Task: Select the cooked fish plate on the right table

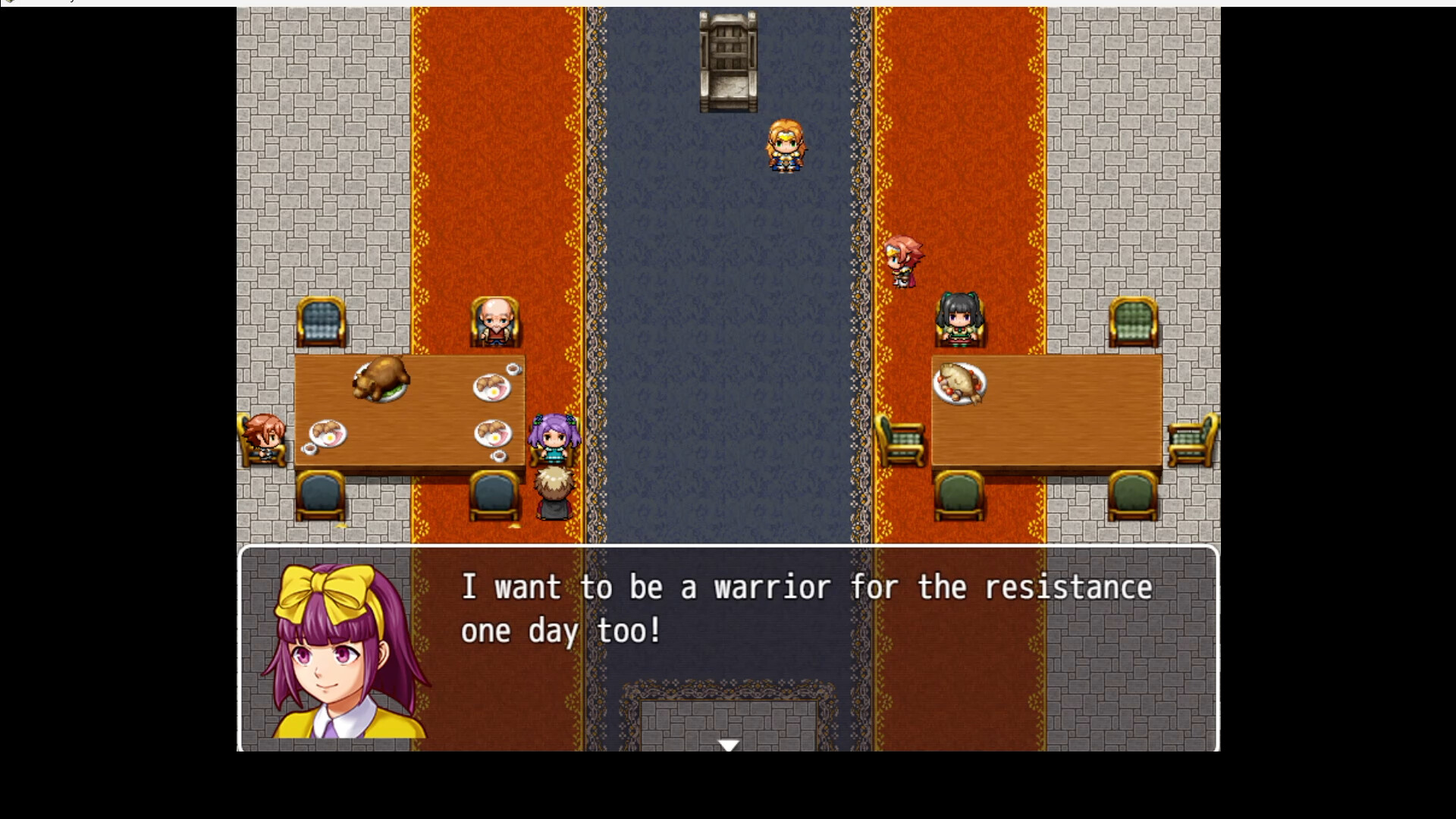Action: coord(962,383)
